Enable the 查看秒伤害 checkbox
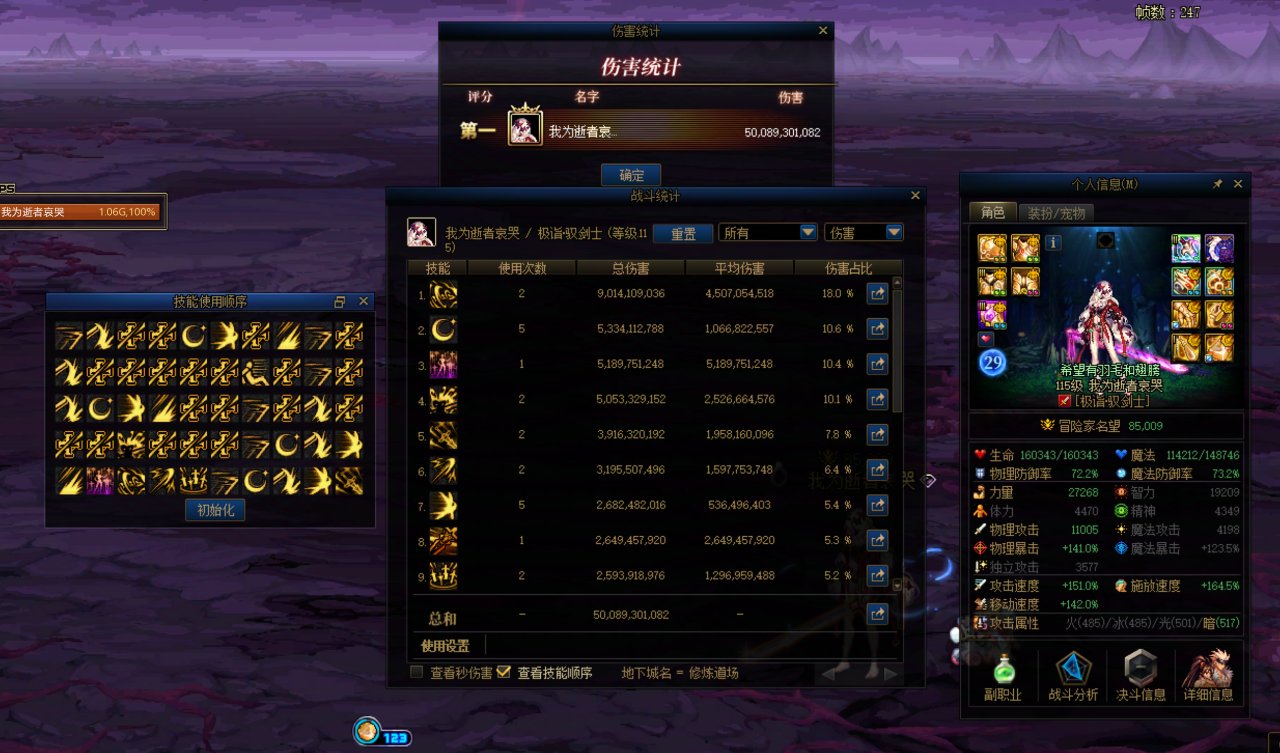Image resolution: width=1280 pixels, height=753 pixels. pyautogui.click(x=415, y=672)
